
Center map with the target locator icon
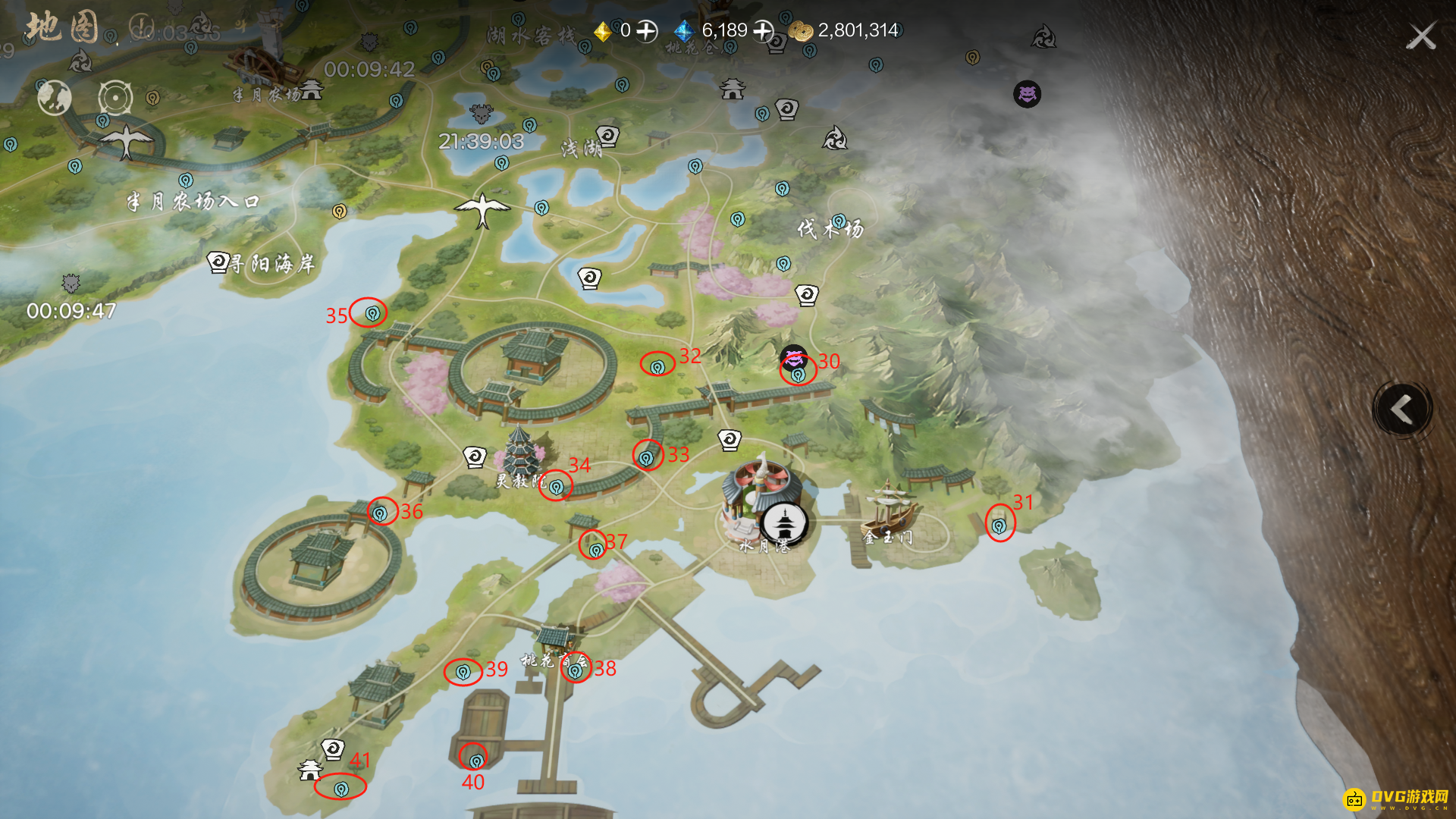point(115,98)
